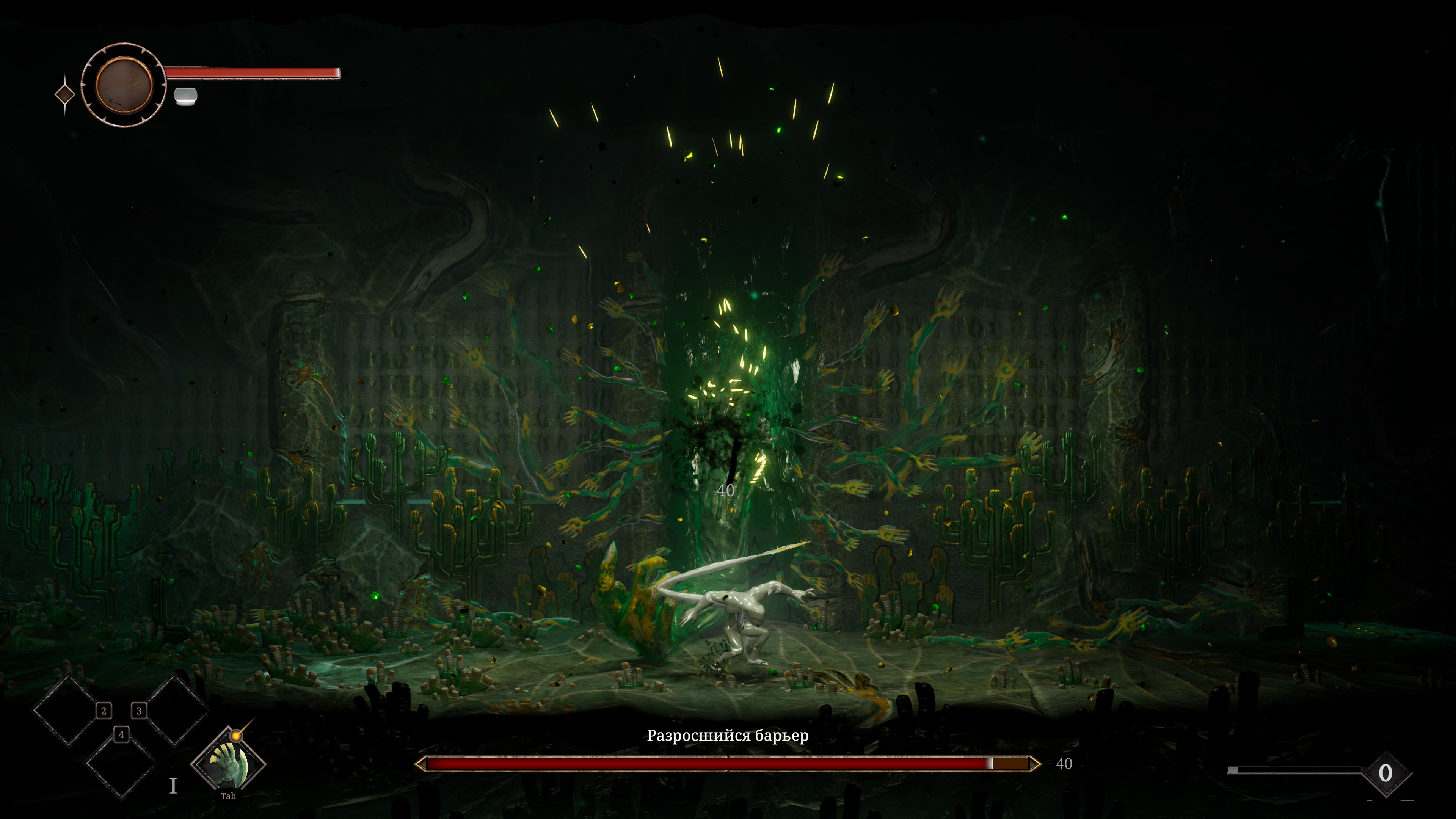Image resolution: width=1456 pixels, height=819 pixels.
Task: Select the green hand ability icon
Action: click(x=228, y=764)
